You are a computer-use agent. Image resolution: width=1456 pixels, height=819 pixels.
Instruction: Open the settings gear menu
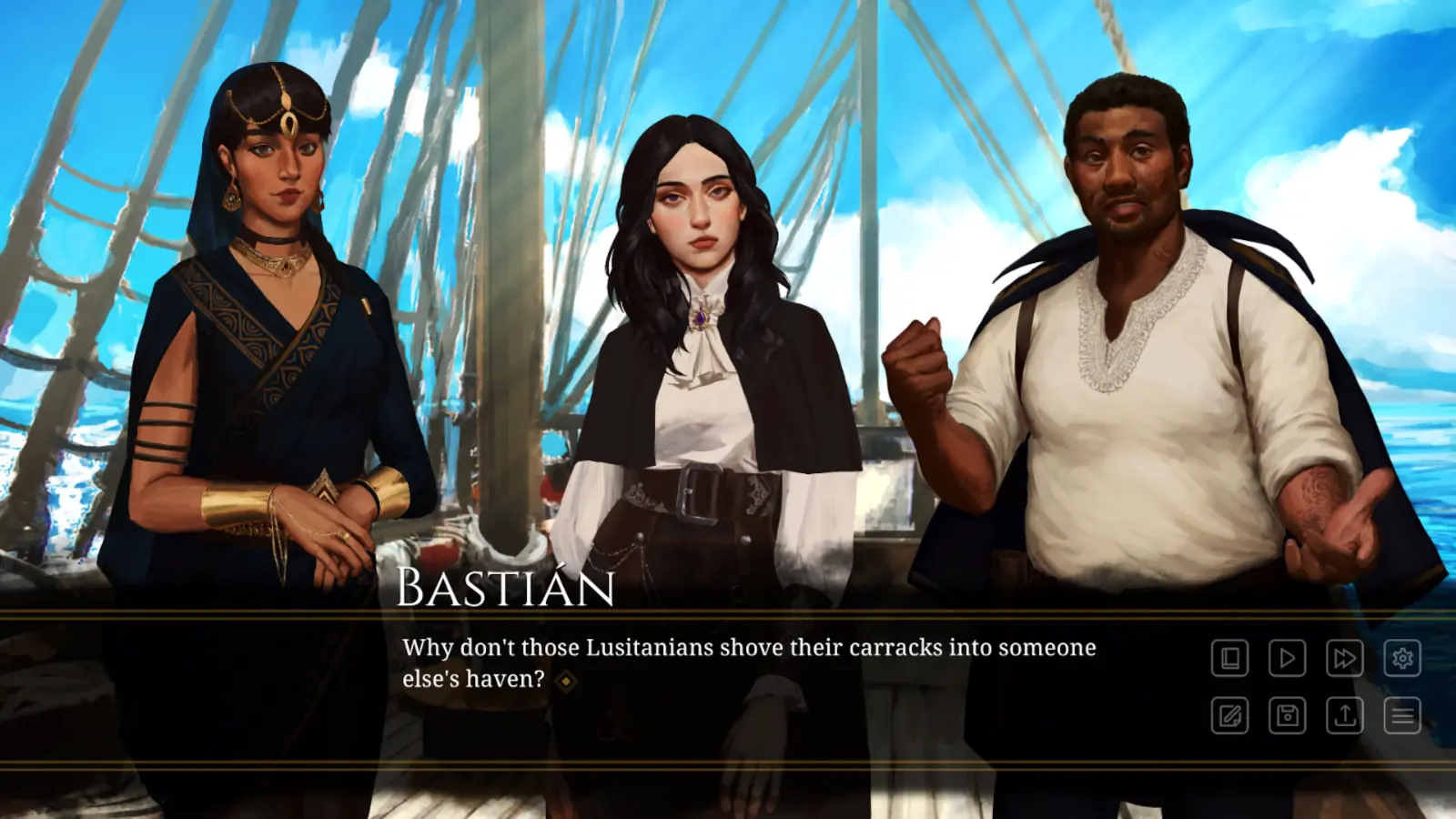(x=1402, y=658)
